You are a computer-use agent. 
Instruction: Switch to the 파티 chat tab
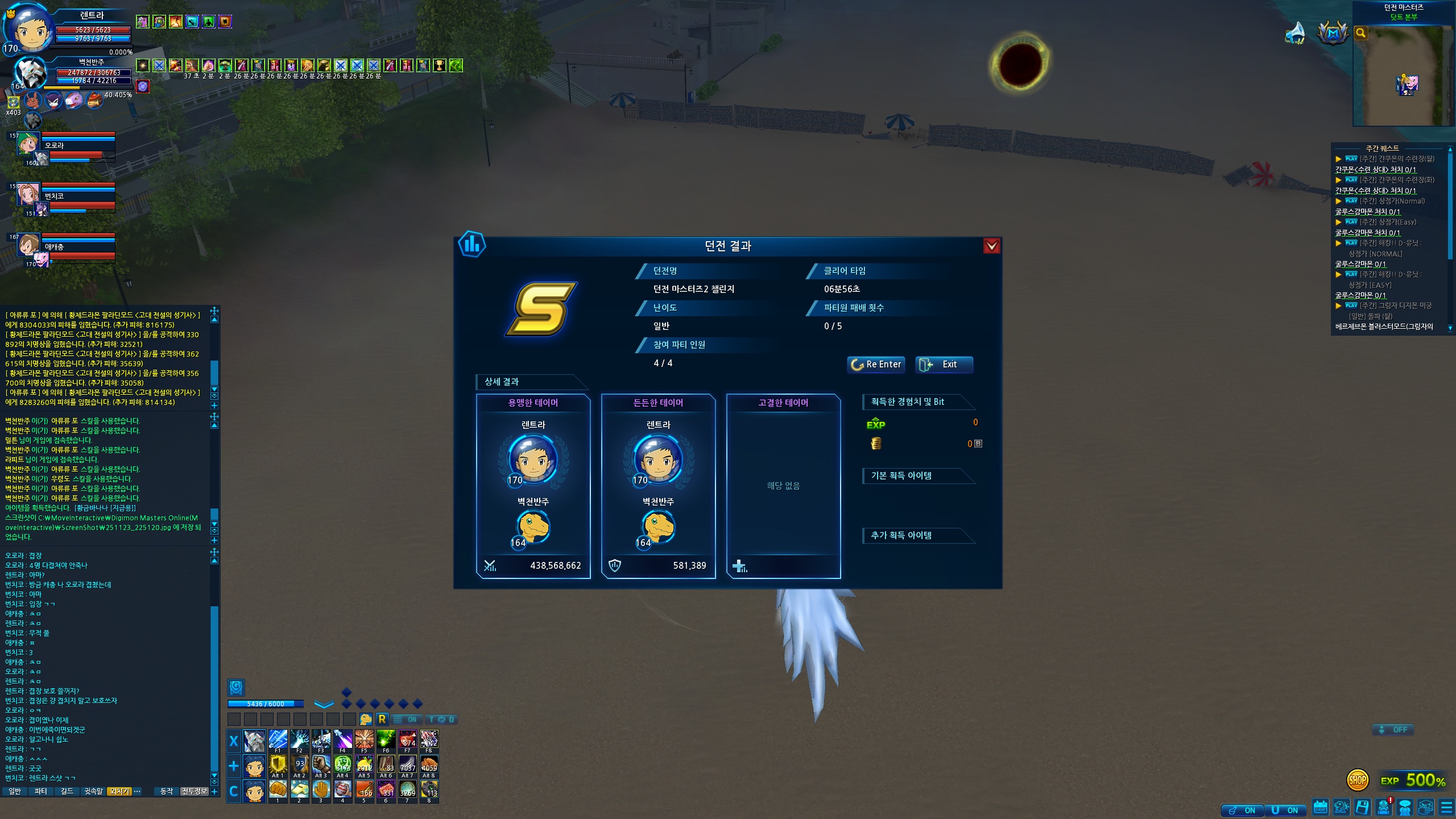pos(40,791)
